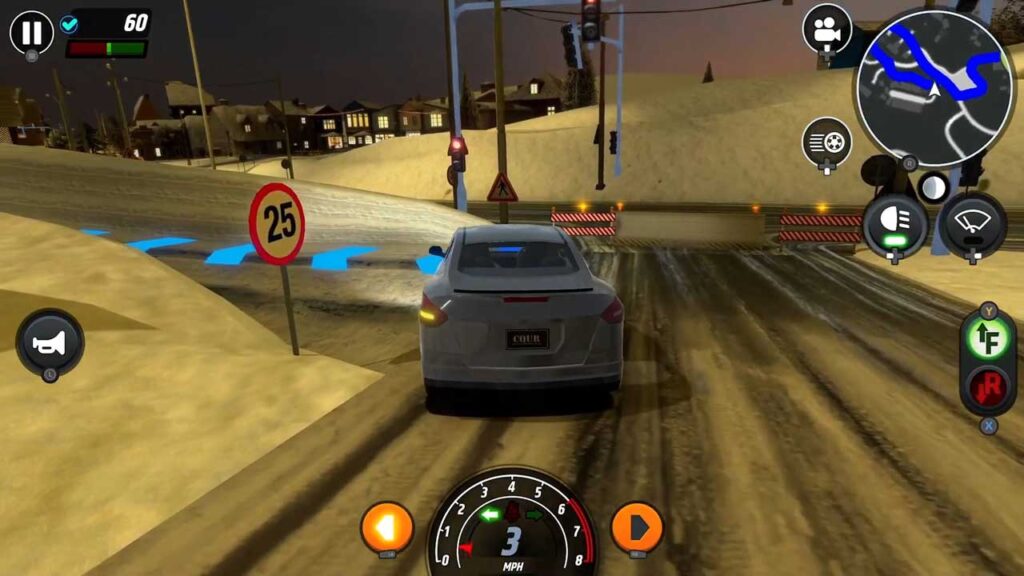Pause the game
The height and width of the screenshot is (576, 1024).
pos(32,33)
